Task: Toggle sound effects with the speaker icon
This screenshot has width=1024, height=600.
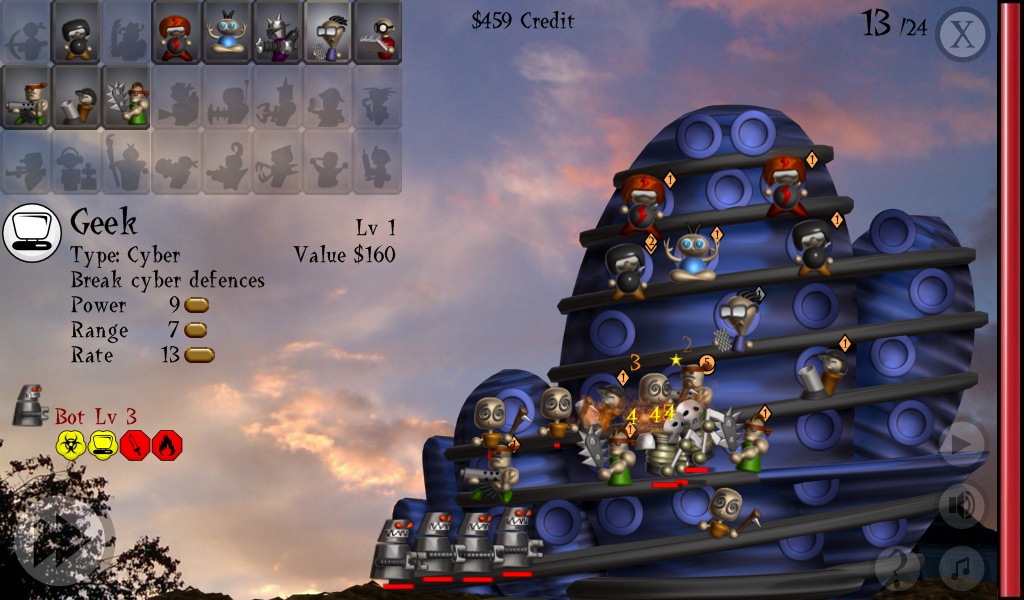Action: (x=962, y=507)
